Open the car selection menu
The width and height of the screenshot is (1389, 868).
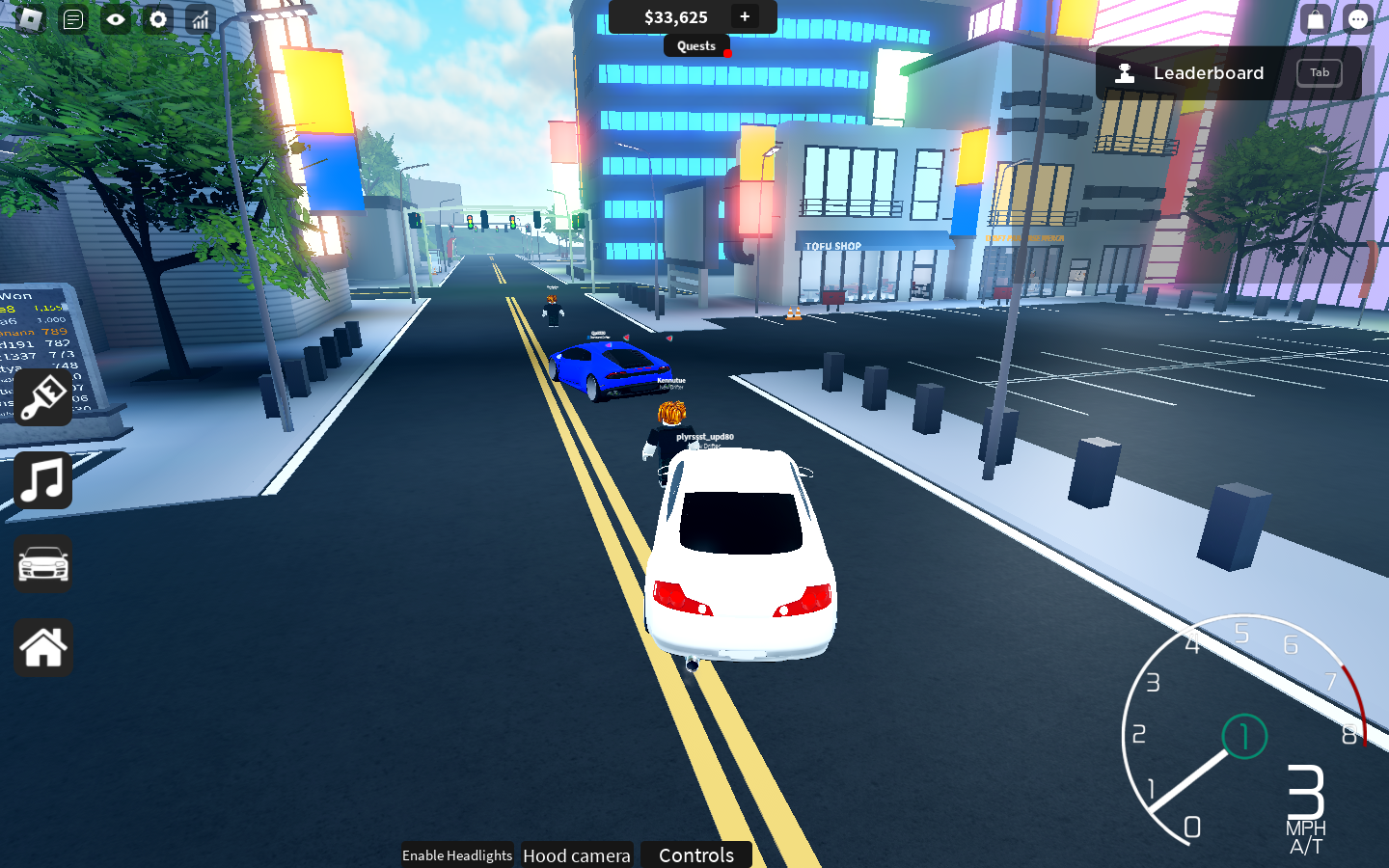point(42,564)
